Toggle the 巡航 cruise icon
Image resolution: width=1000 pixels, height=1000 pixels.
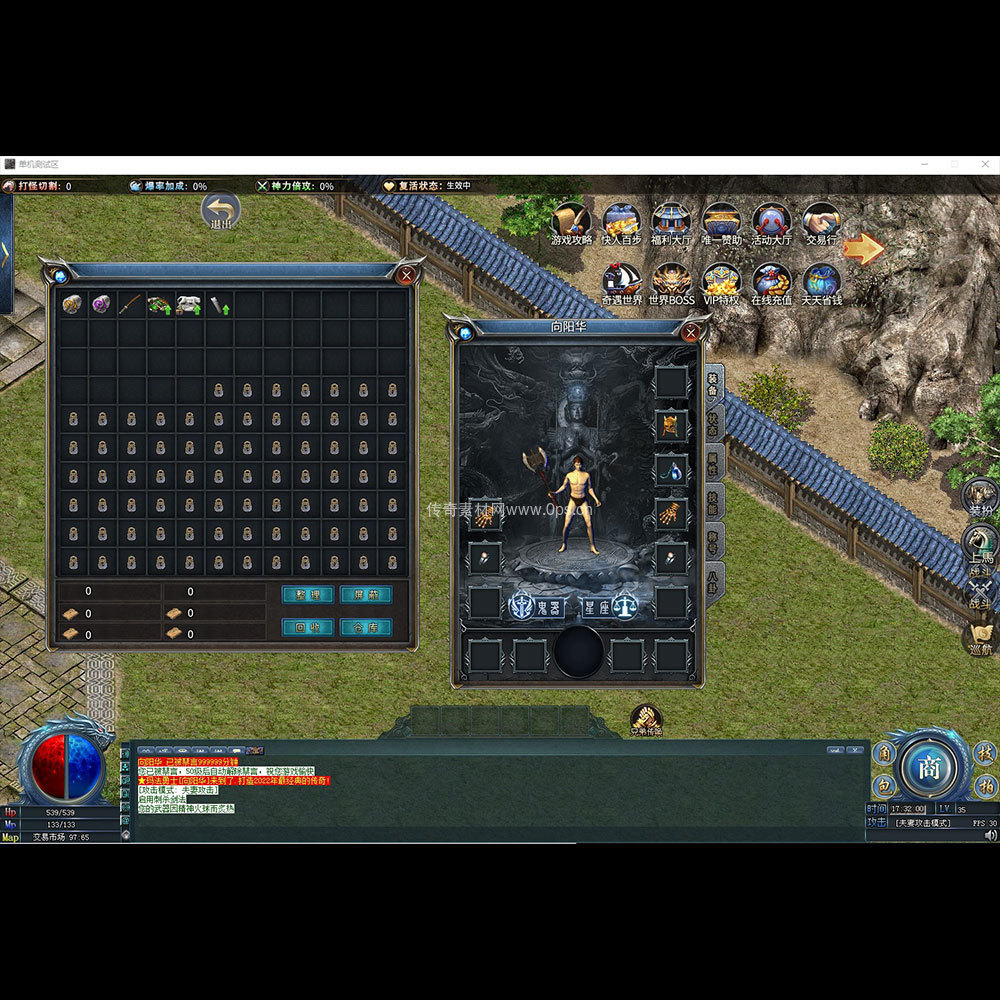tap(980, 636)
